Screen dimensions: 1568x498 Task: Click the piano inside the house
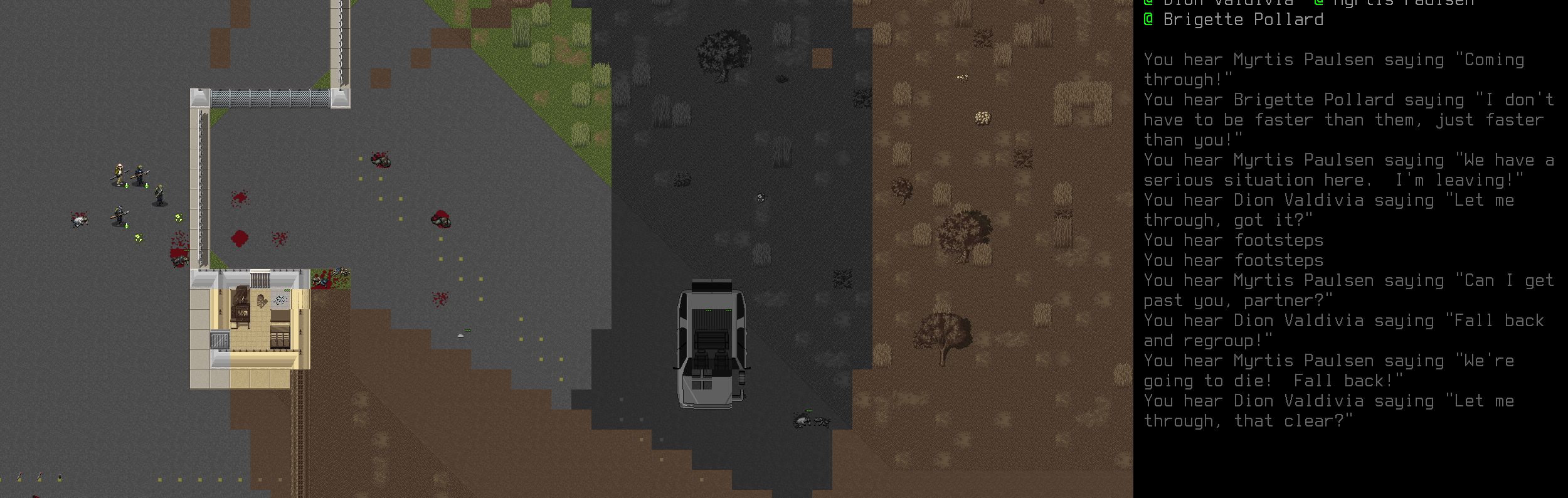tap(240, 305)
